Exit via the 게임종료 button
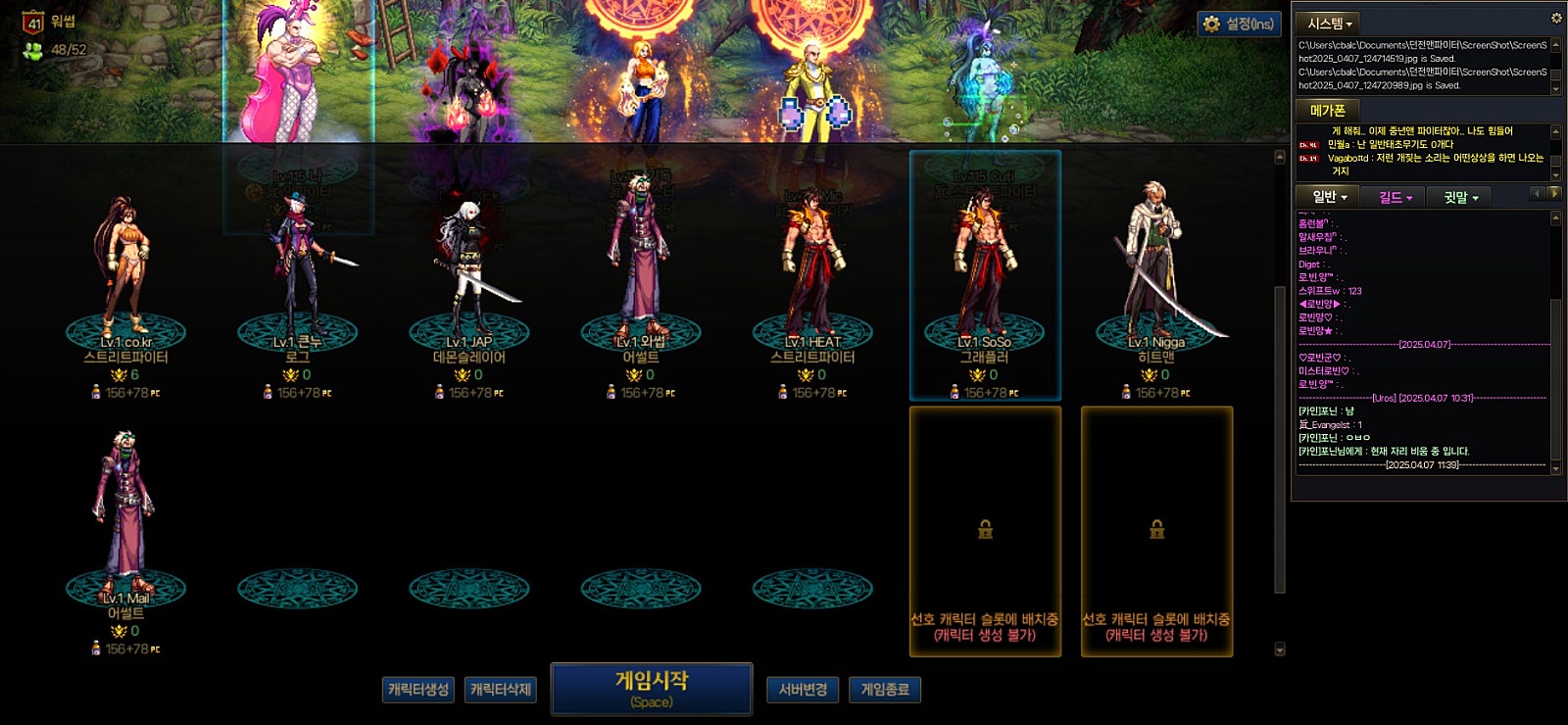The width and height of the screenshot is (1568, 725). pos(885,690)
